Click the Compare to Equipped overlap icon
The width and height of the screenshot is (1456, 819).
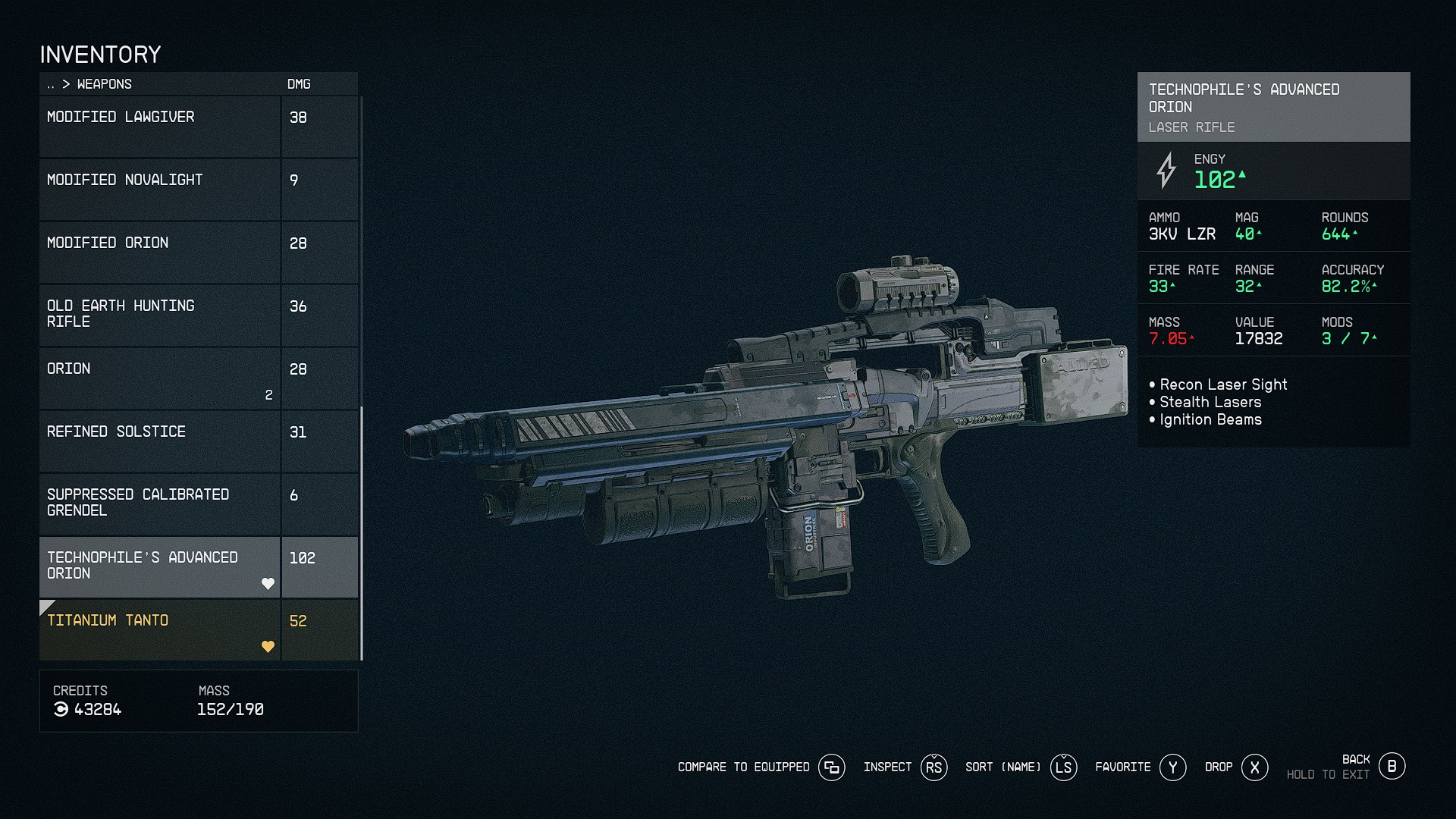[832, 767]
